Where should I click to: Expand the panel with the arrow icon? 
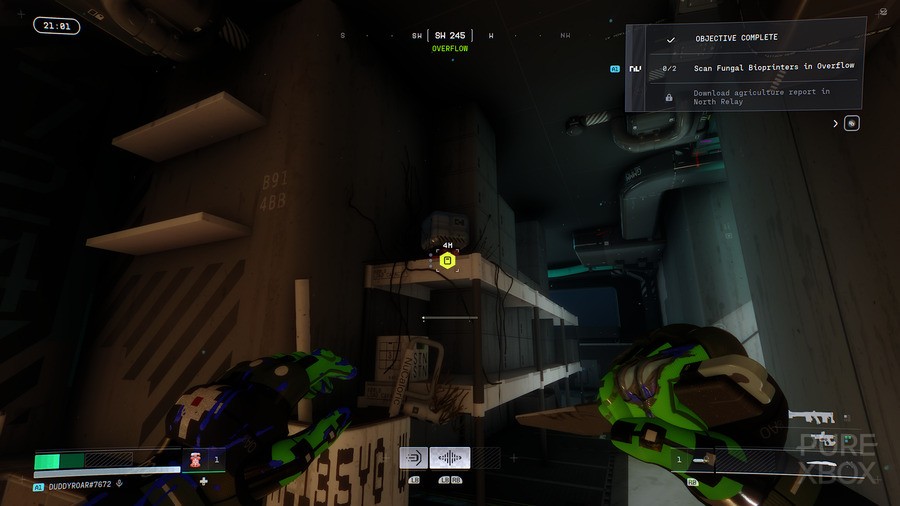click(x=836, y=124)
